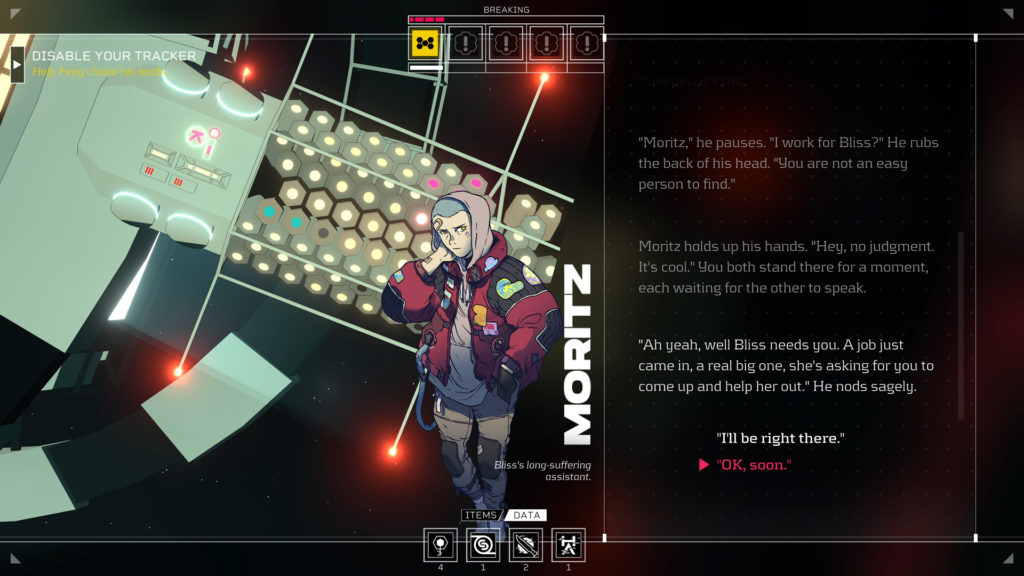The height and width of the screenshot is (576, 1024).
Task: Choose the reply "I'll be right there."
Action: click(780, 439)
